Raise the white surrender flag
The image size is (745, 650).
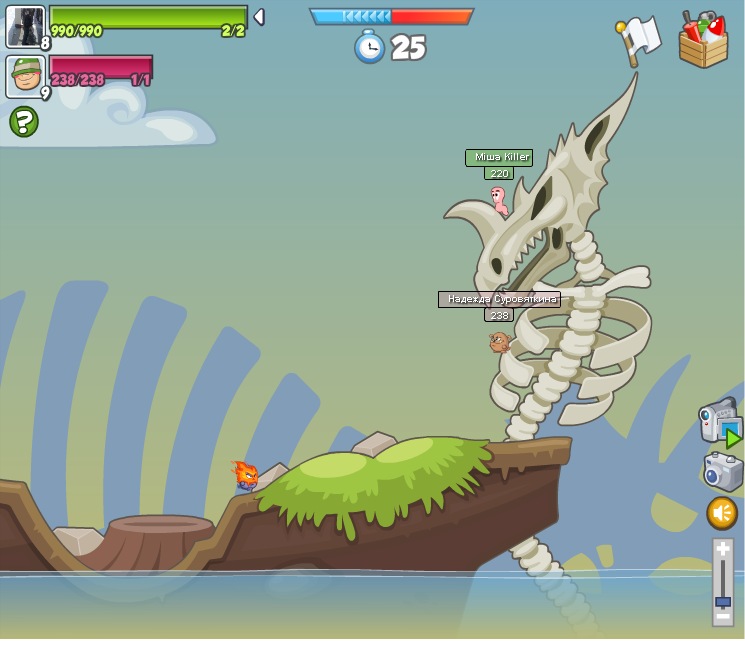click(x=638, y=39)
